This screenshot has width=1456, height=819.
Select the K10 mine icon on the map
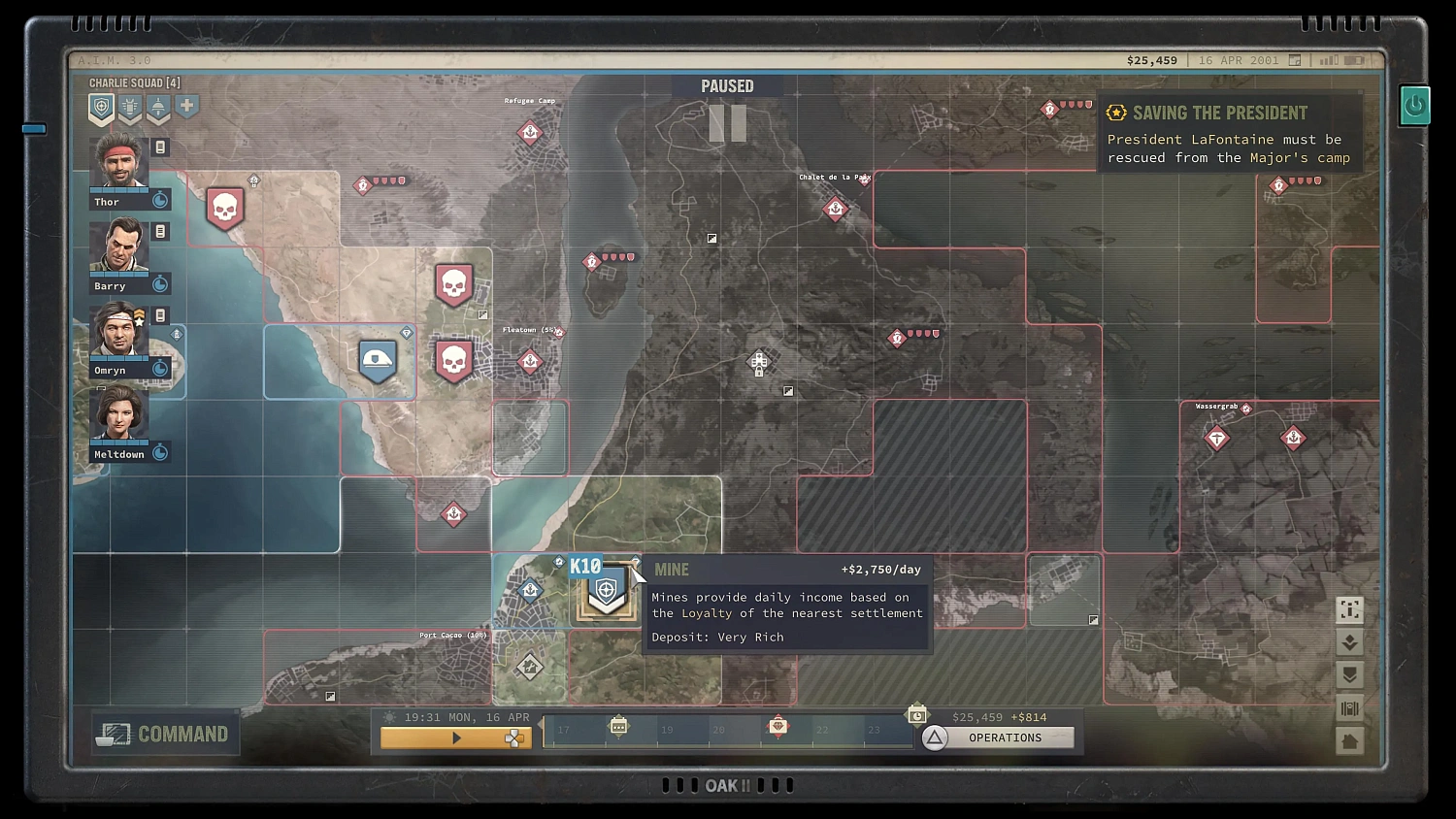pos(606,592)
